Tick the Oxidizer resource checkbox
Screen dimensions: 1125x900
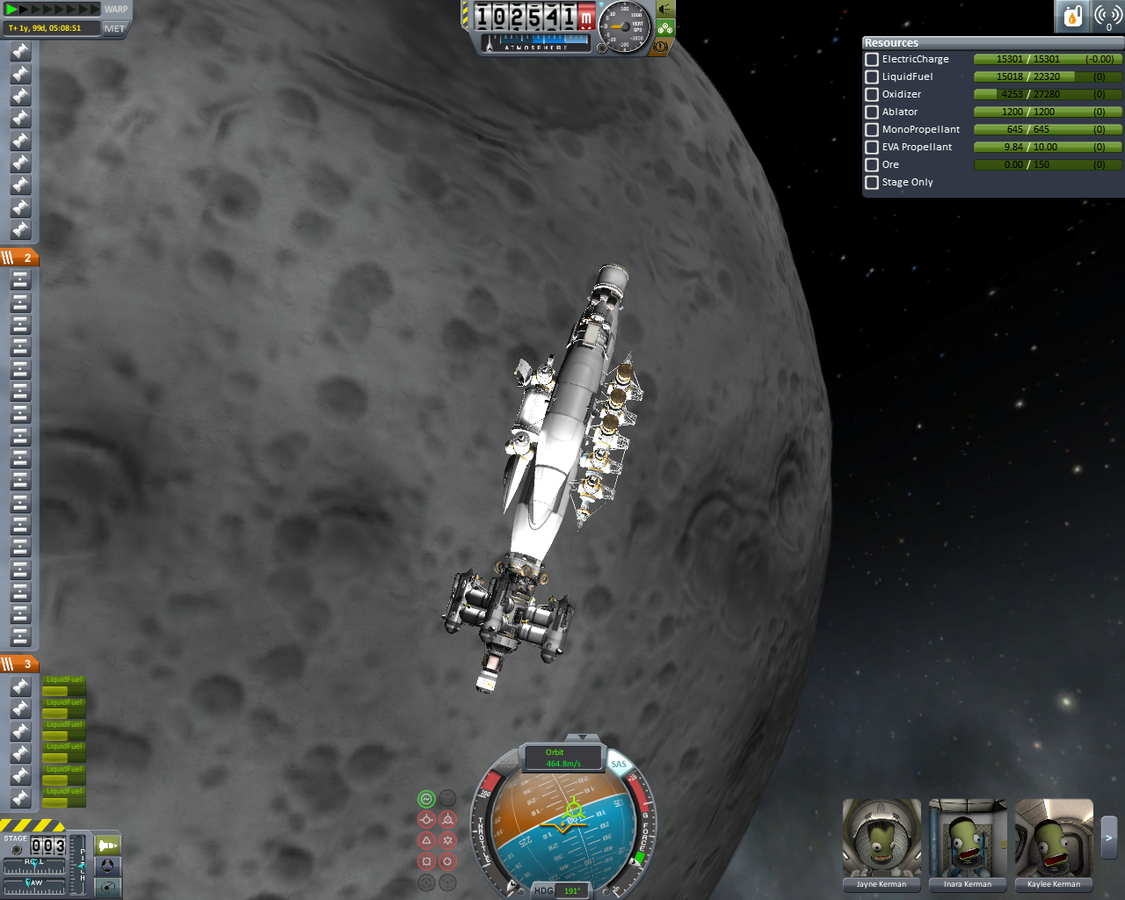pyautogui.click(x=872, y=95)
